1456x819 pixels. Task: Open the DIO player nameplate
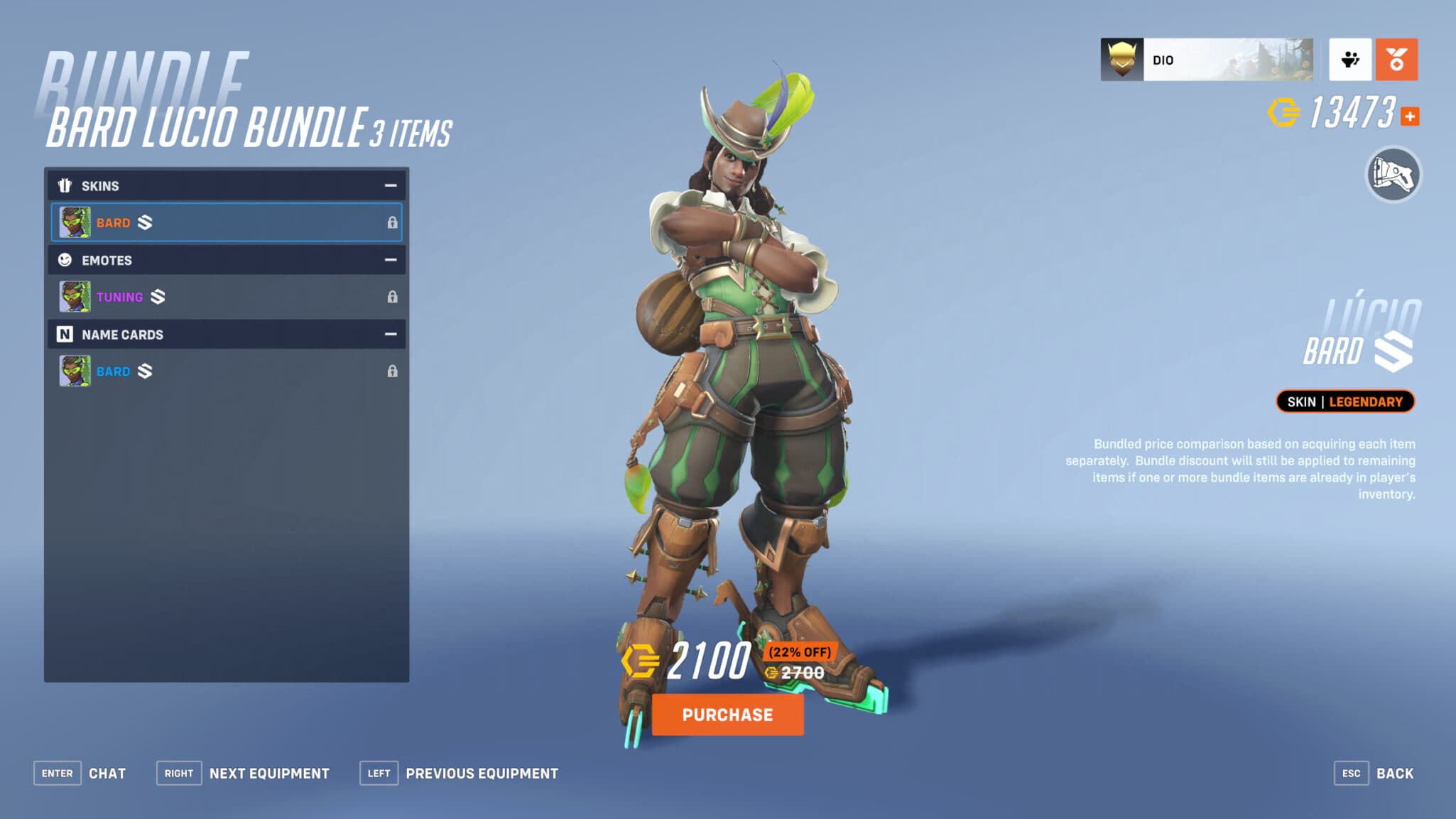click(x=1207, y=60)
